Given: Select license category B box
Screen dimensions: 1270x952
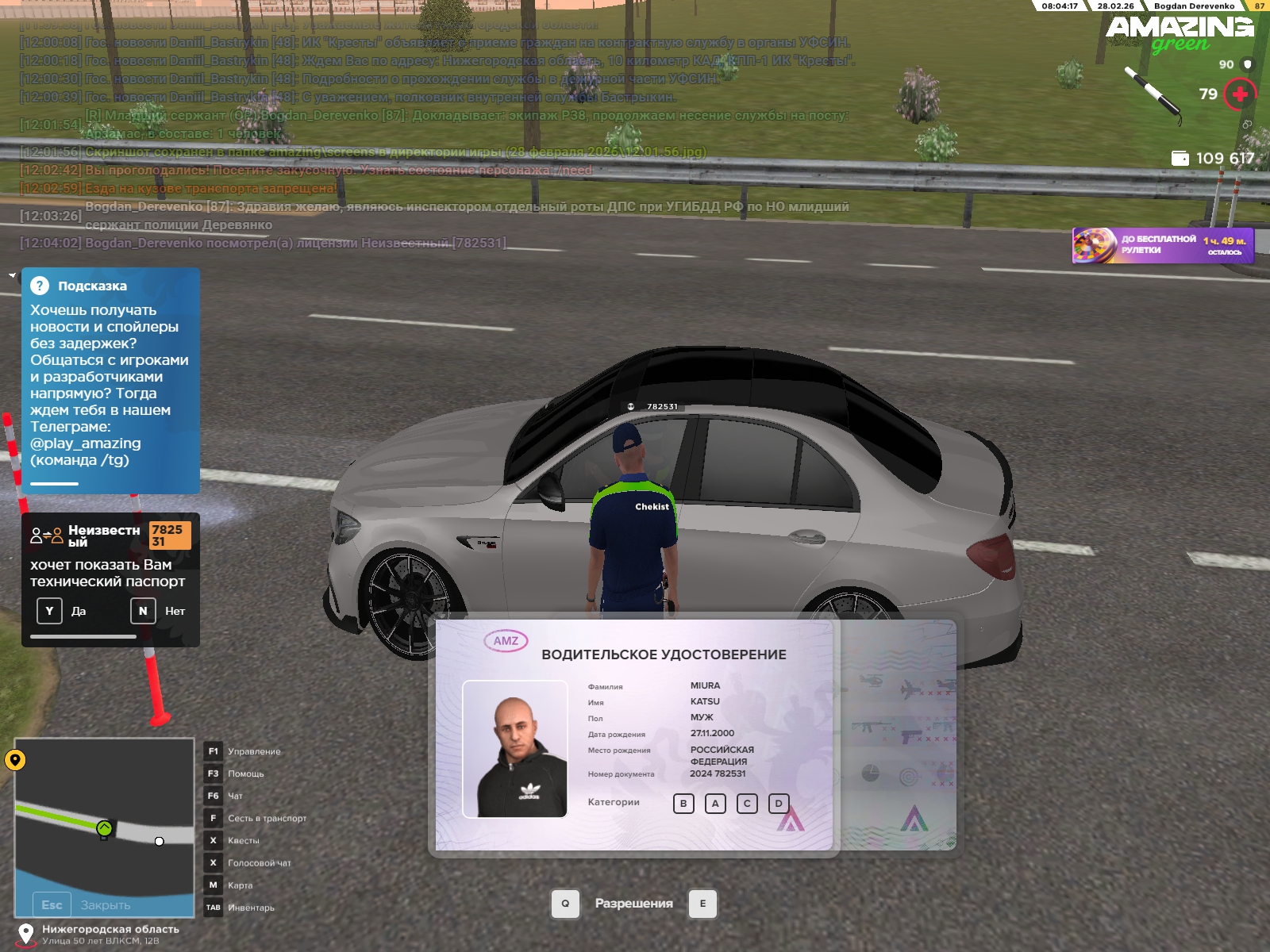Looking at the screenshot, I should [683, 804].
